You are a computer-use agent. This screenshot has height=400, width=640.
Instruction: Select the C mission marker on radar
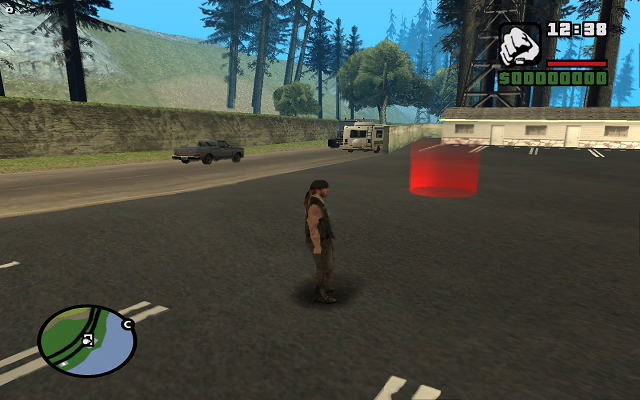coord(128,324)
